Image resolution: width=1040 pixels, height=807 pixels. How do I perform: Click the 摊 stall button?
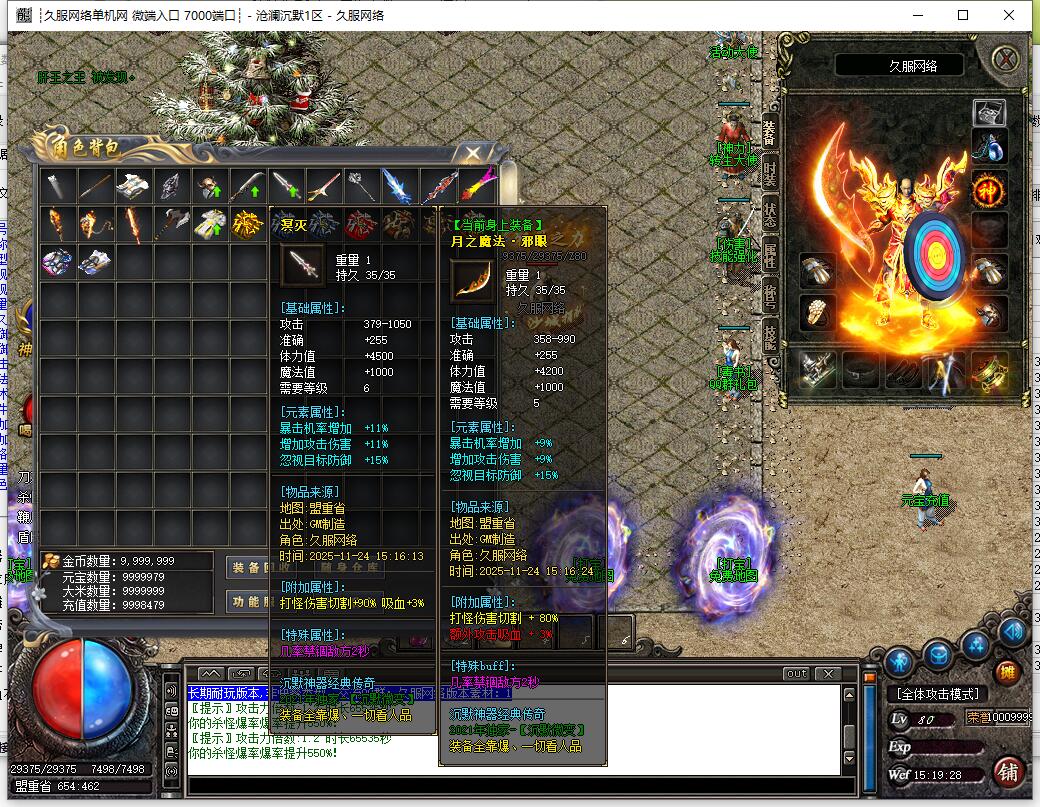(1008, 672)
